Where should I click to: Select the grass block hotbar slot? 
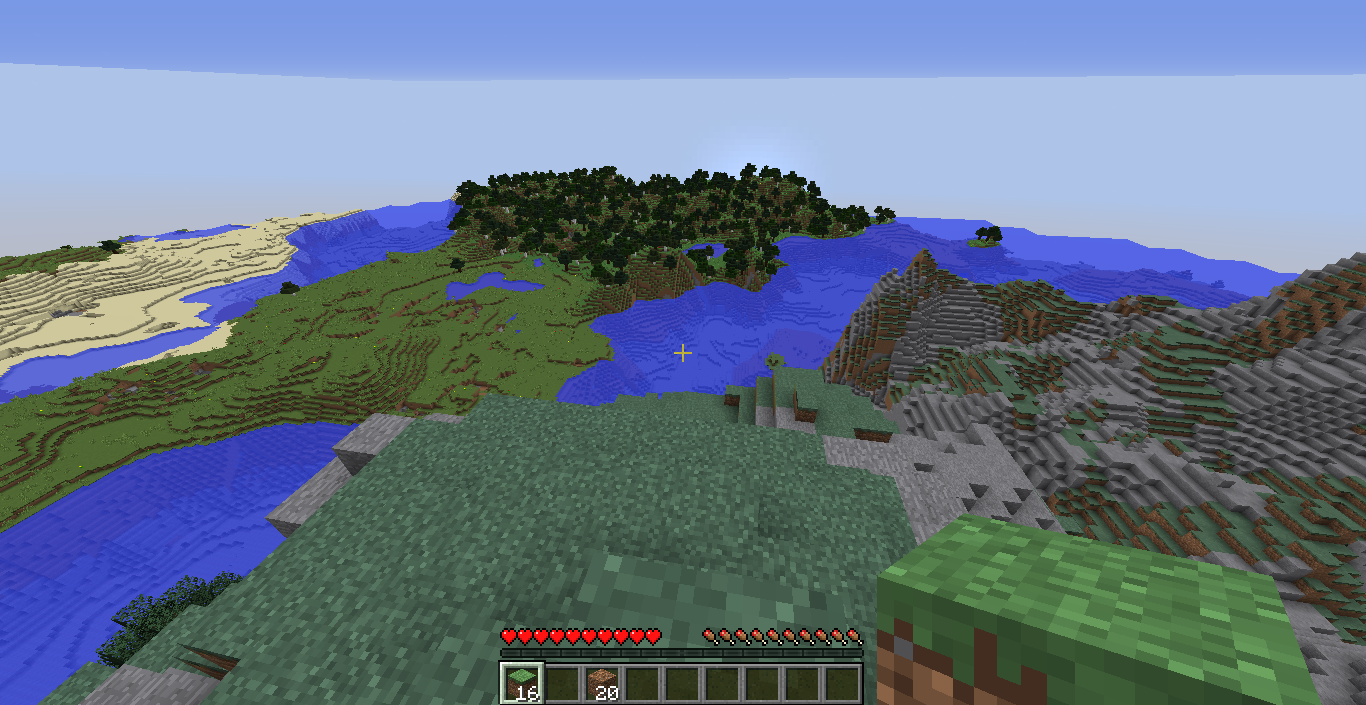[521, 683]
